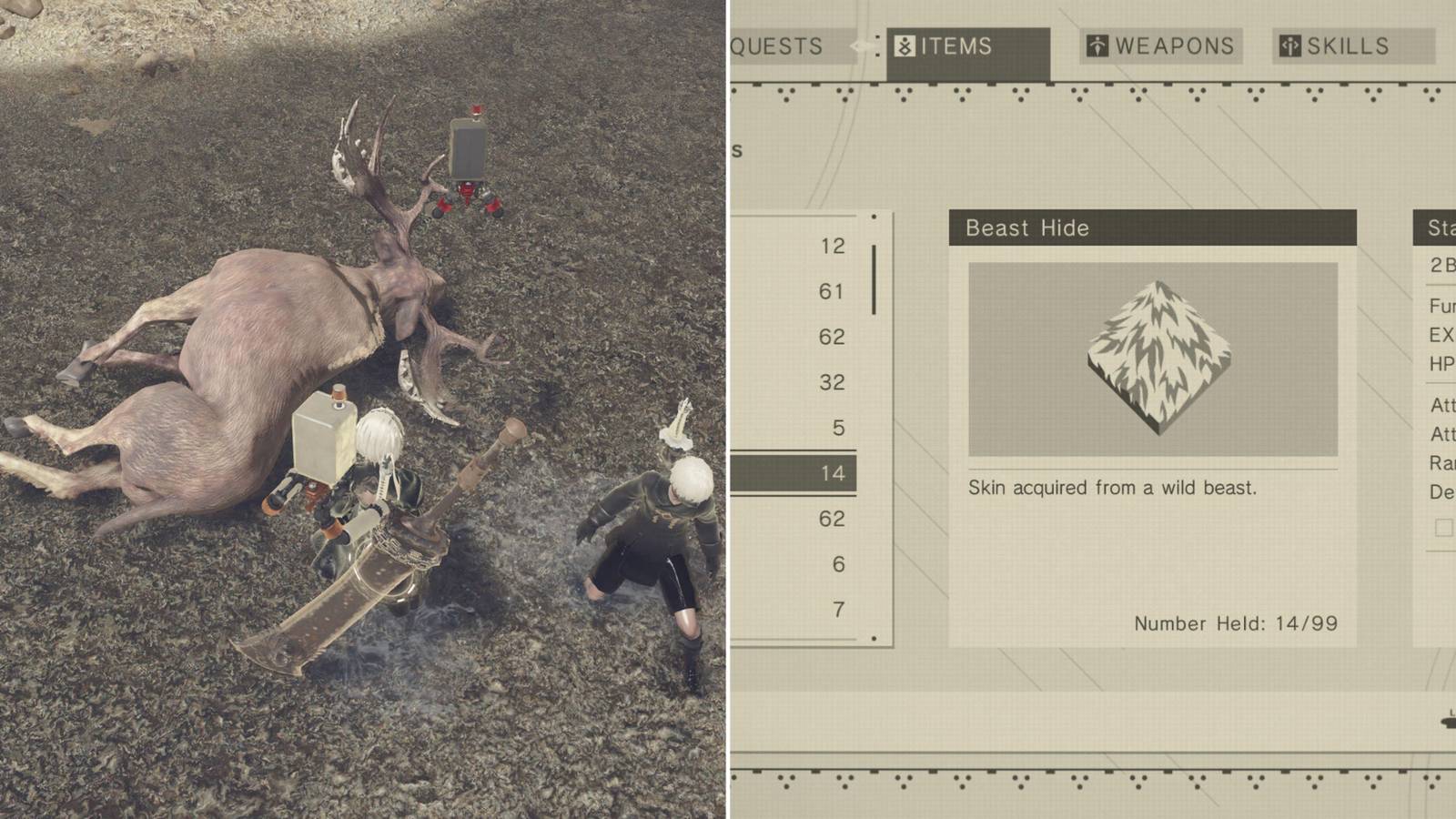Select the Items tab icon

(904, 46)
